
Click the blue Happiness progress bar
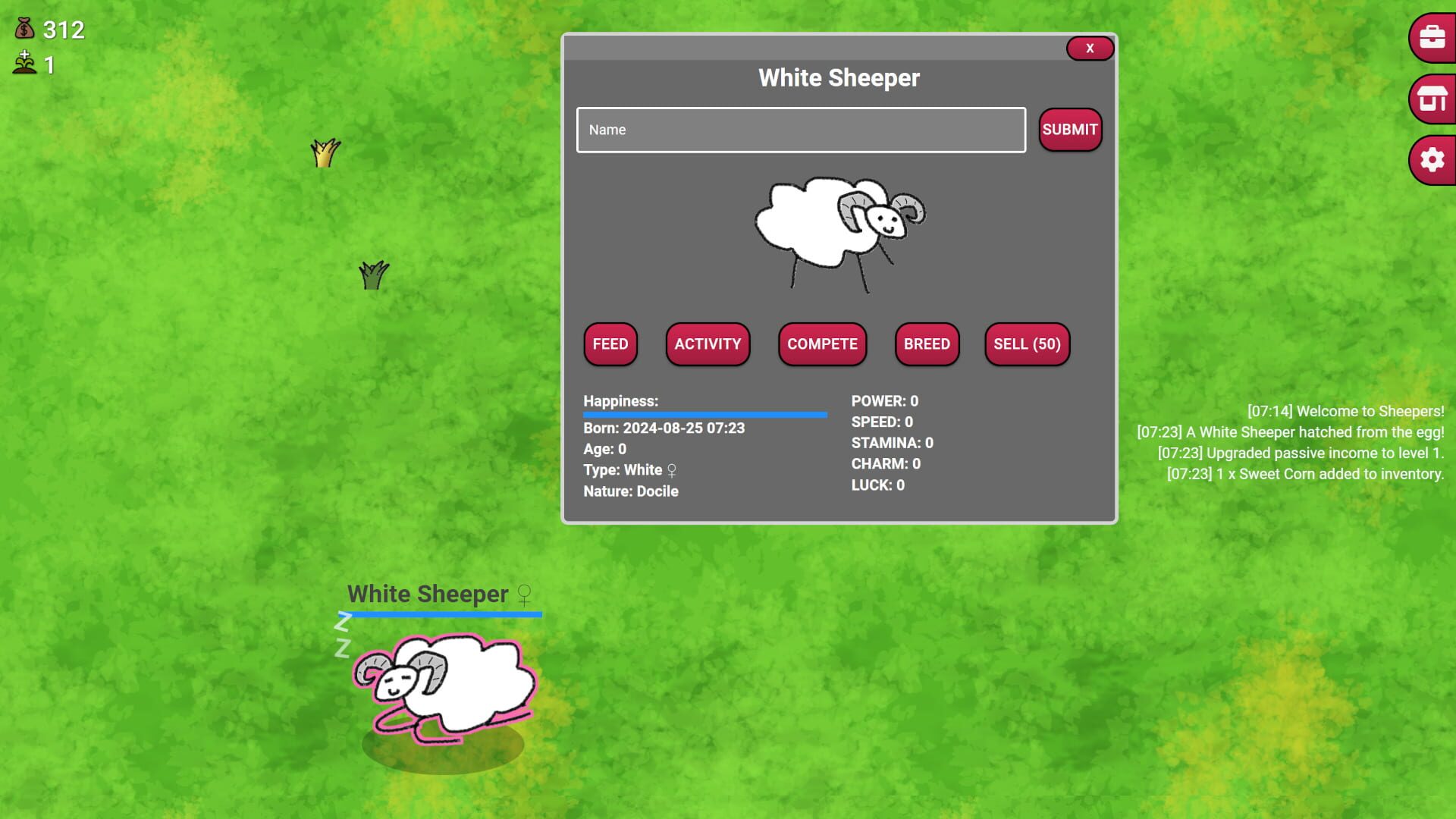(x=704, y=415)
